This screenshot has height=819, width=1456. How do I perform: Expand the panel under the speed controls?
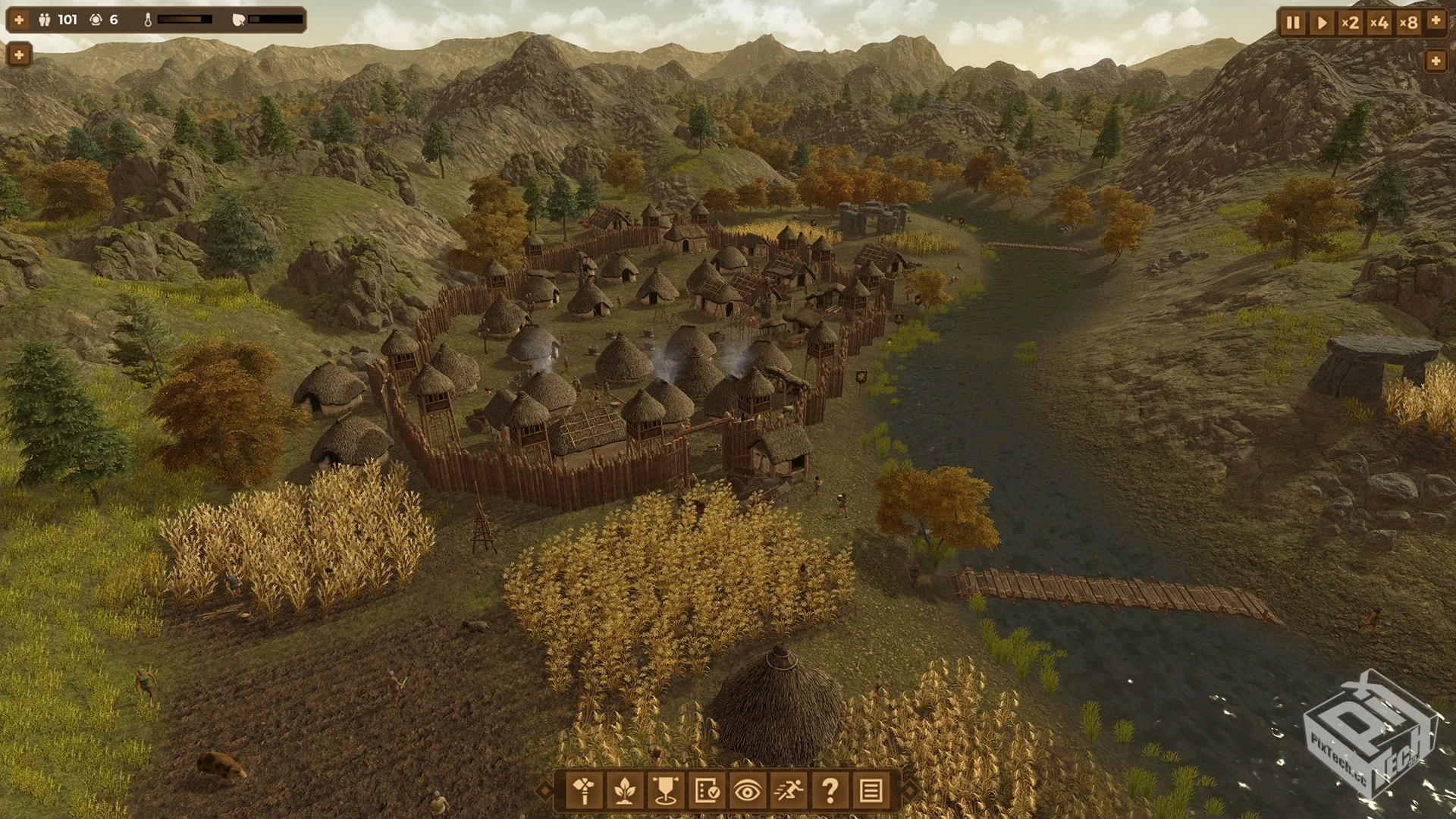point(1436,61)
